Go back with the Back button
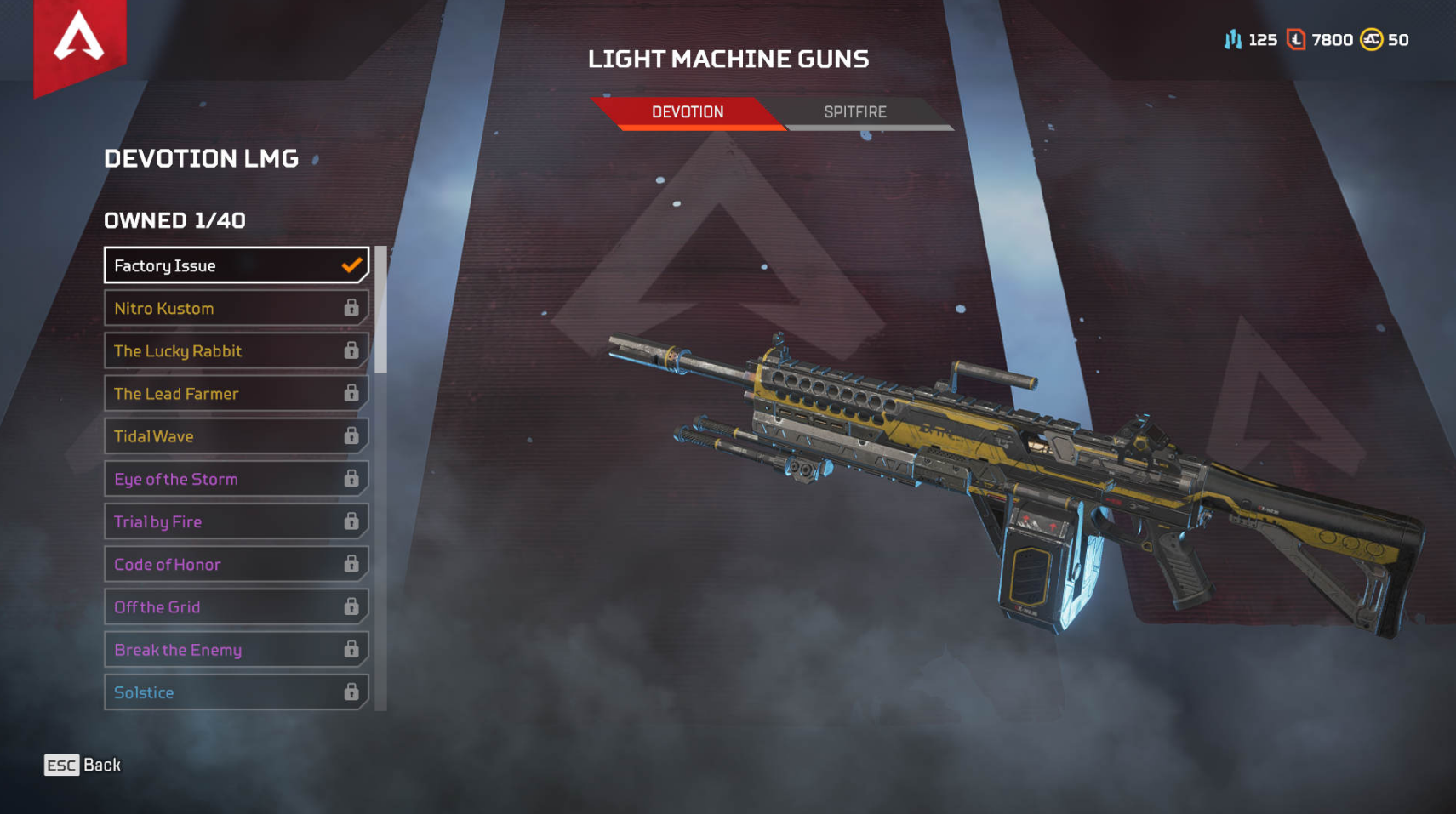 coord(83,766)
